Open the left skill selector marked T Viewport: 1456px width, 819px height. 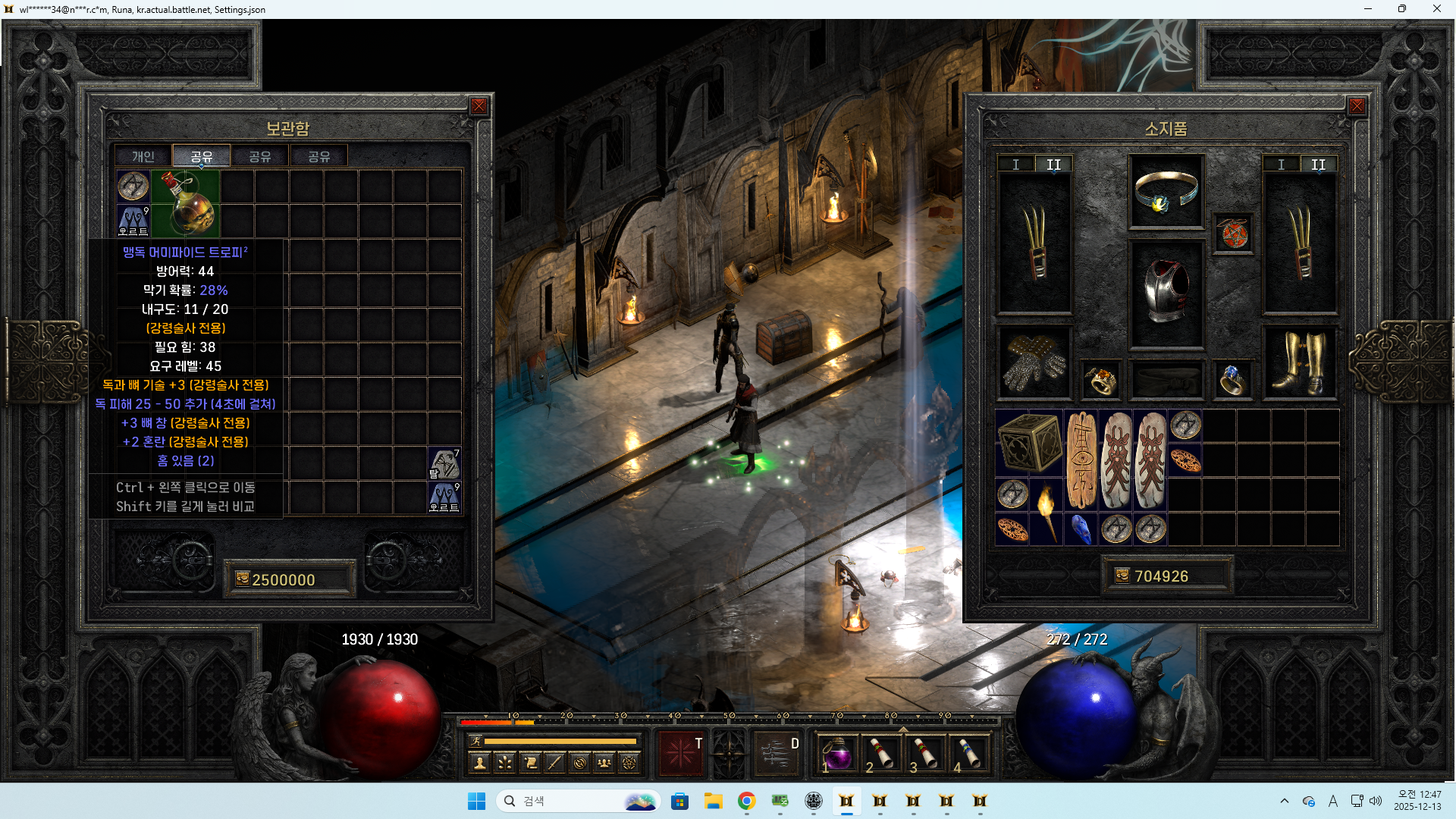(680, 754)
